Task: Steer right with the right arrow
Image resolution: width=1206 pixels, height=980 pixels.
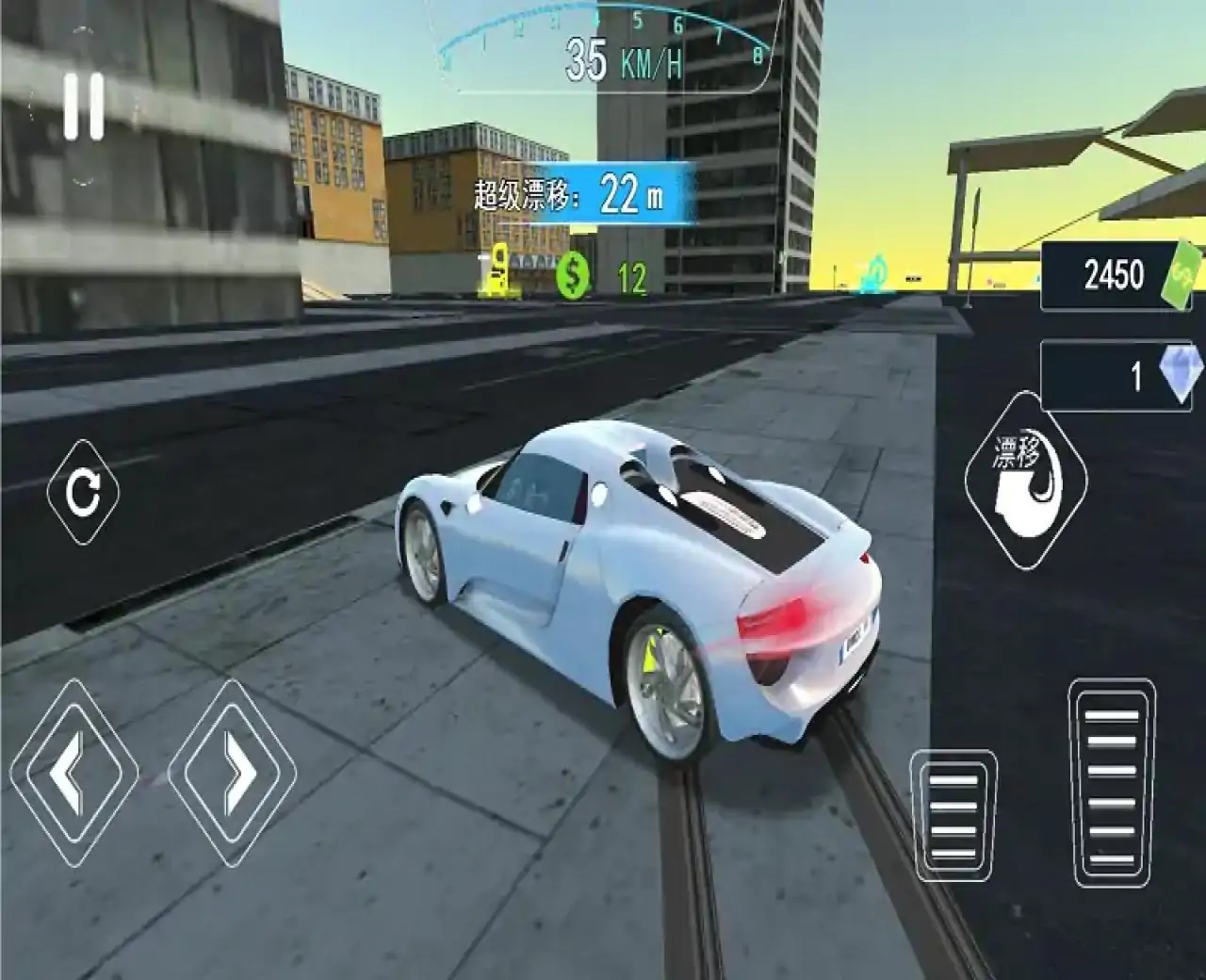Action: coord(233,774)
